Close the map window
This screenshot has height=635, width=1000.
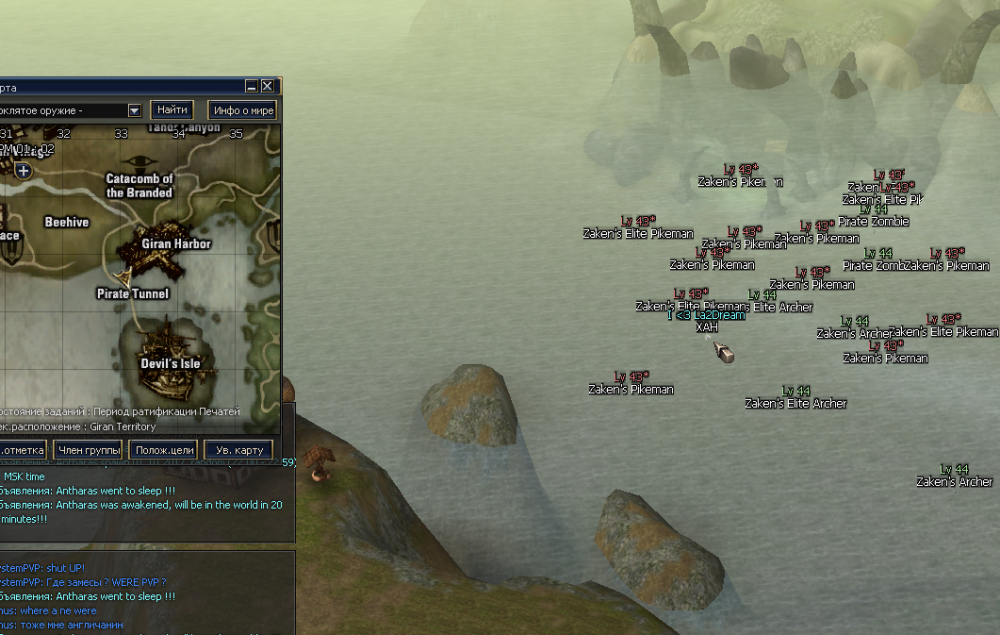point(268,87)
